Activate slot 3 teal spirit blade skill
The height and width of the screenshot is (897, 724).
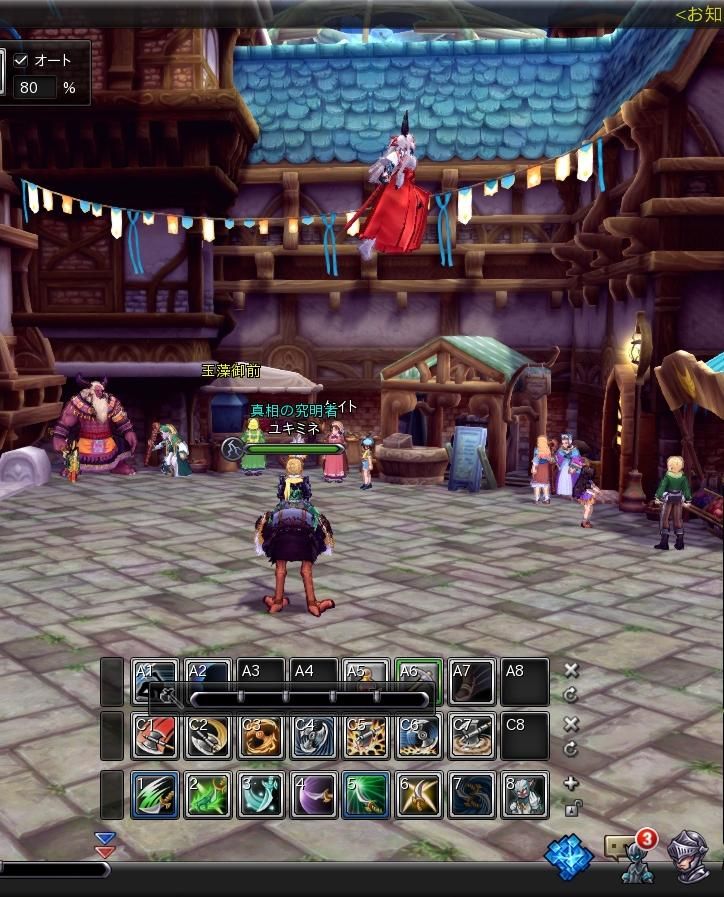click(261, 795)
